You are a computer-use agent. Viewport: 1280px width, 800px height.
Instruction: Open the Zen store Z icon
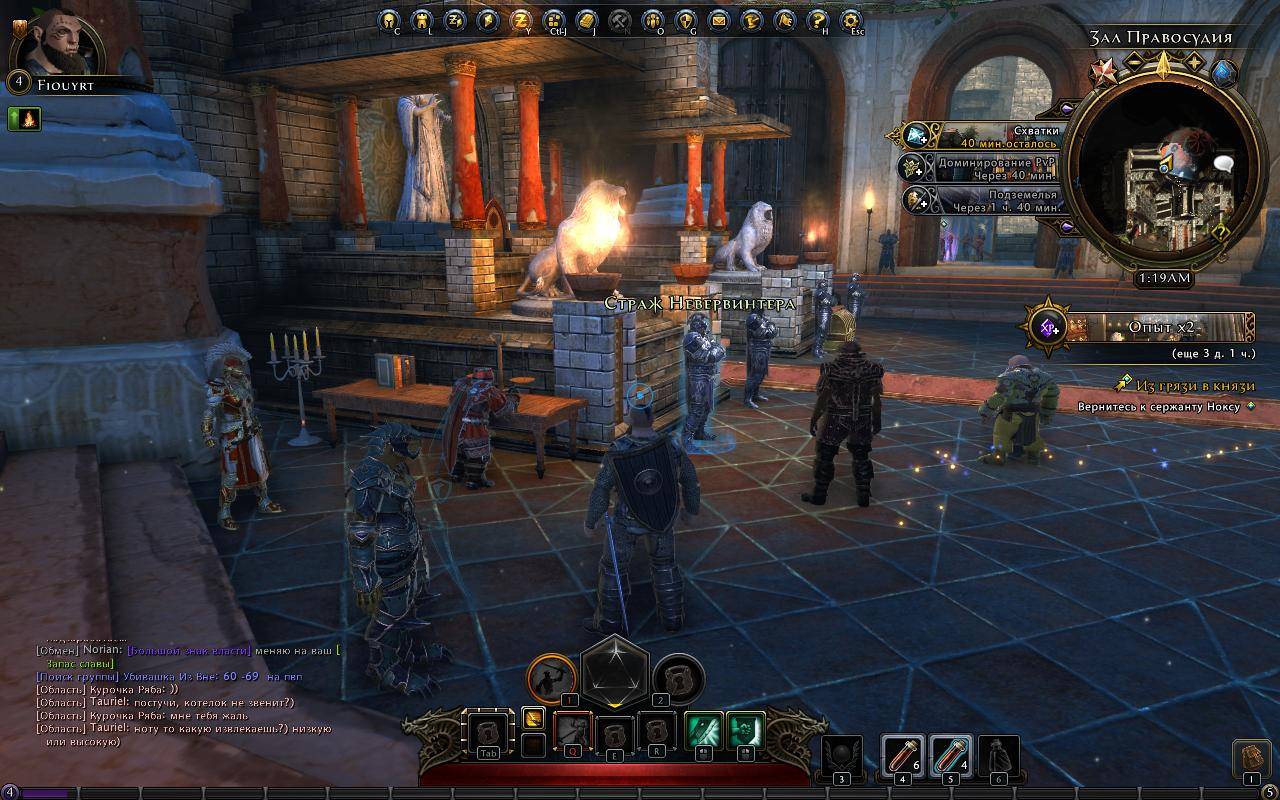tap(520, 19)
